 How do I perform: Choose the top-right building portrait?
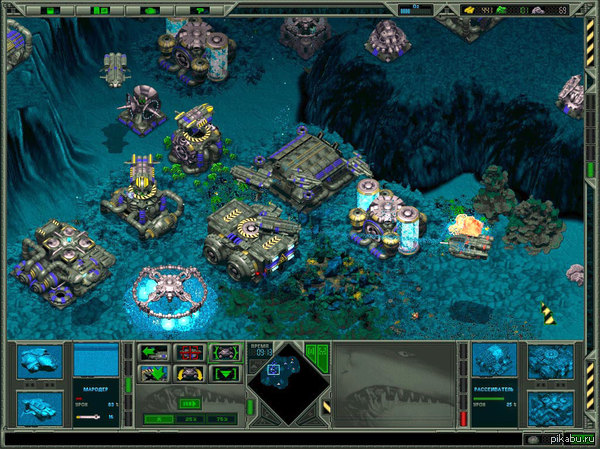[551, 360]
